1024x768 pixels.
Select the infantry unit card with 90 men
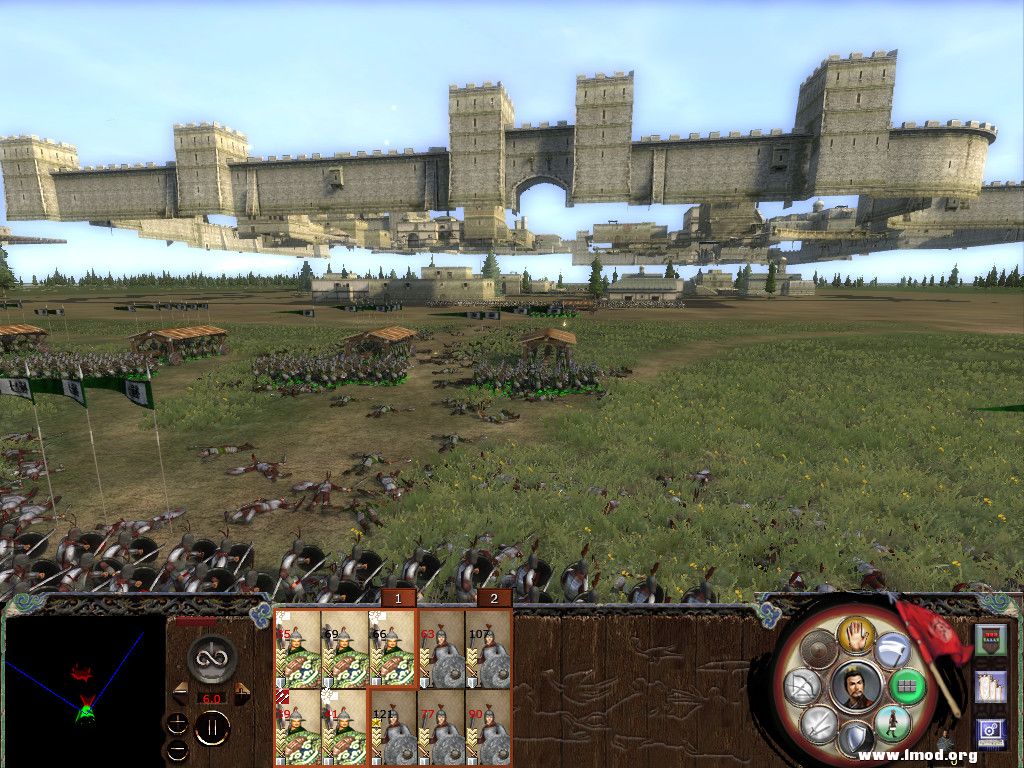click(x=488, y=729)
